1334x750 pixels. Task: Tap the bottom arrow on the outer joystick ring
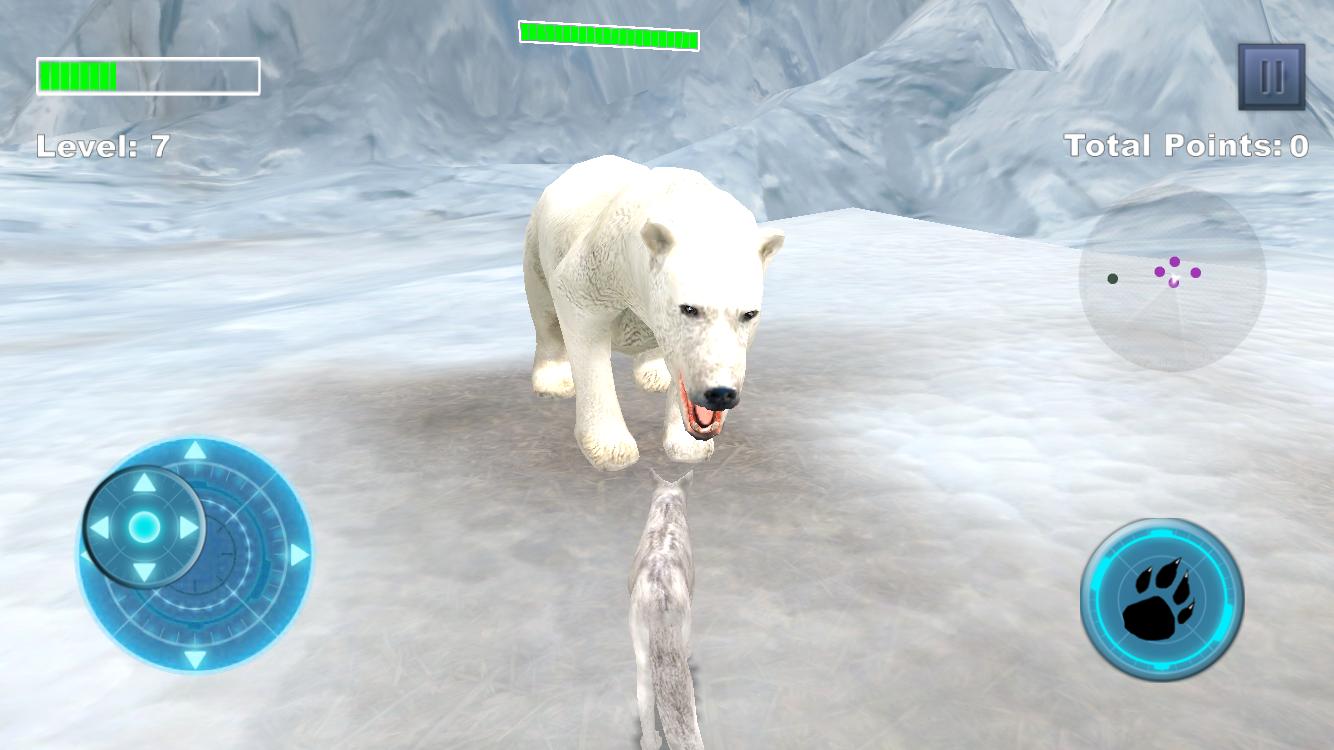pyautogui.click(x=194, y=658)
